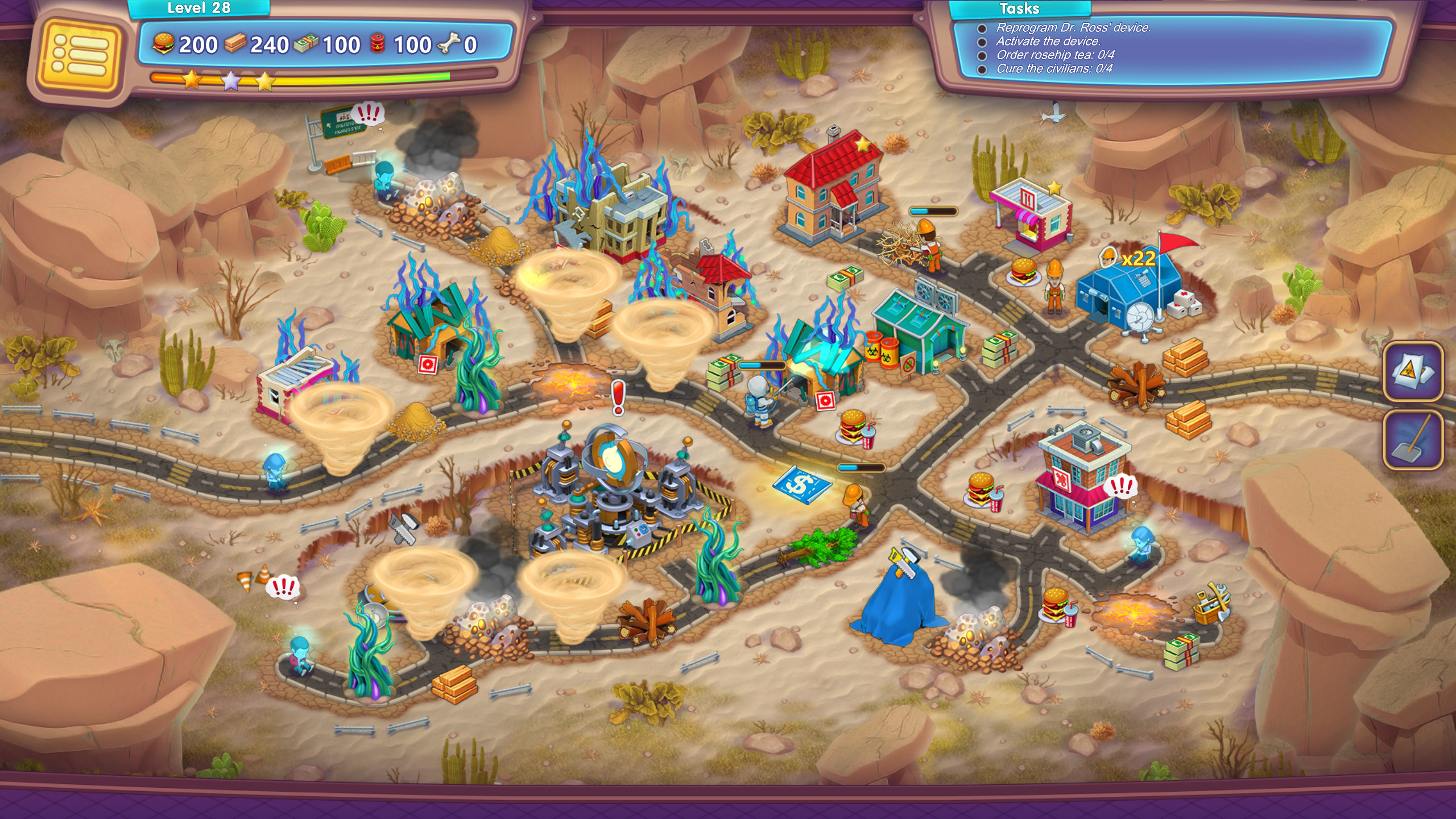Check off the task bullet beside Activate the device

983,42
